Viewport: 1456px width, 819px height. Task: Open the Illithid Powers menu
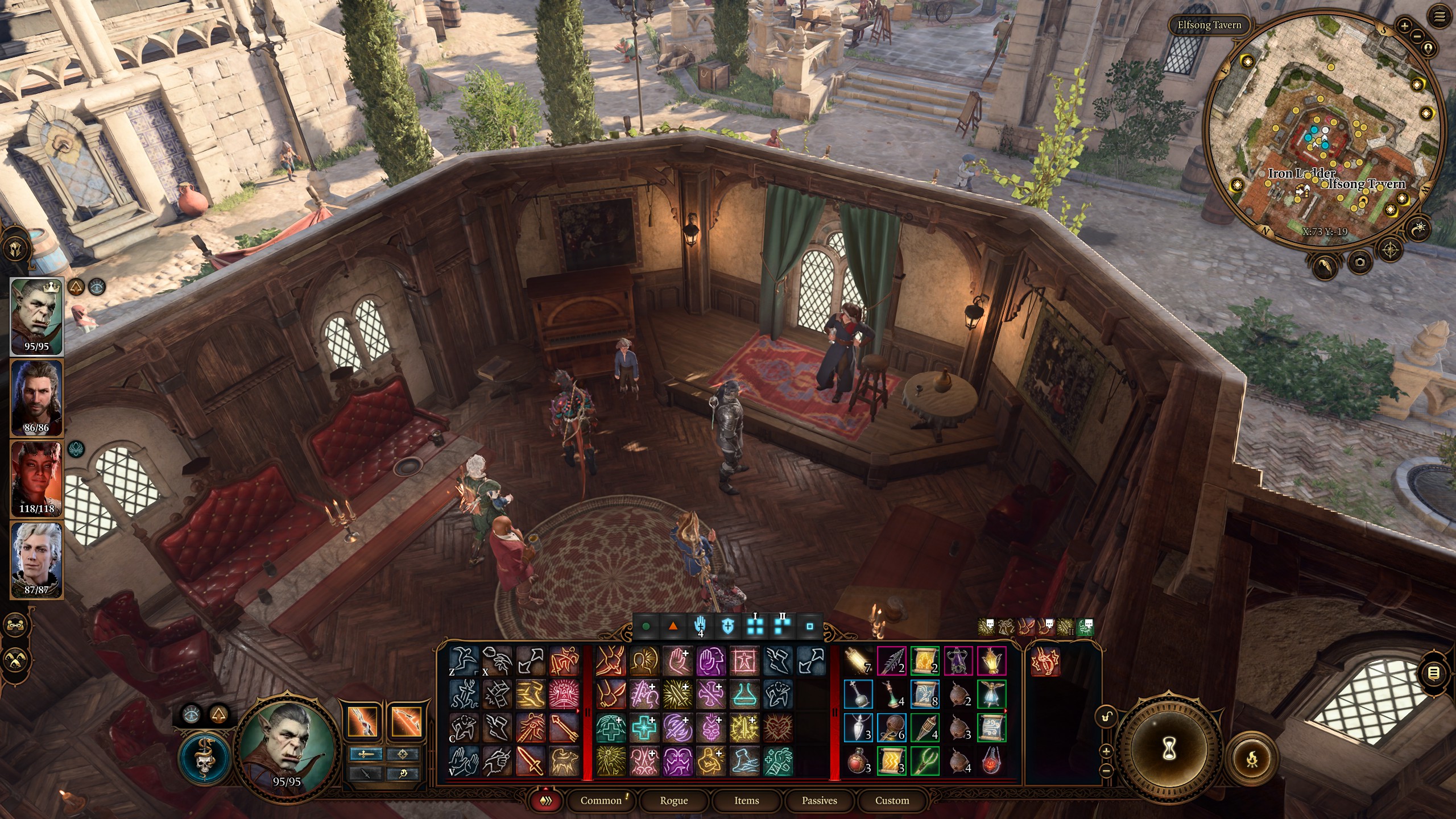(x=204, y=757)
